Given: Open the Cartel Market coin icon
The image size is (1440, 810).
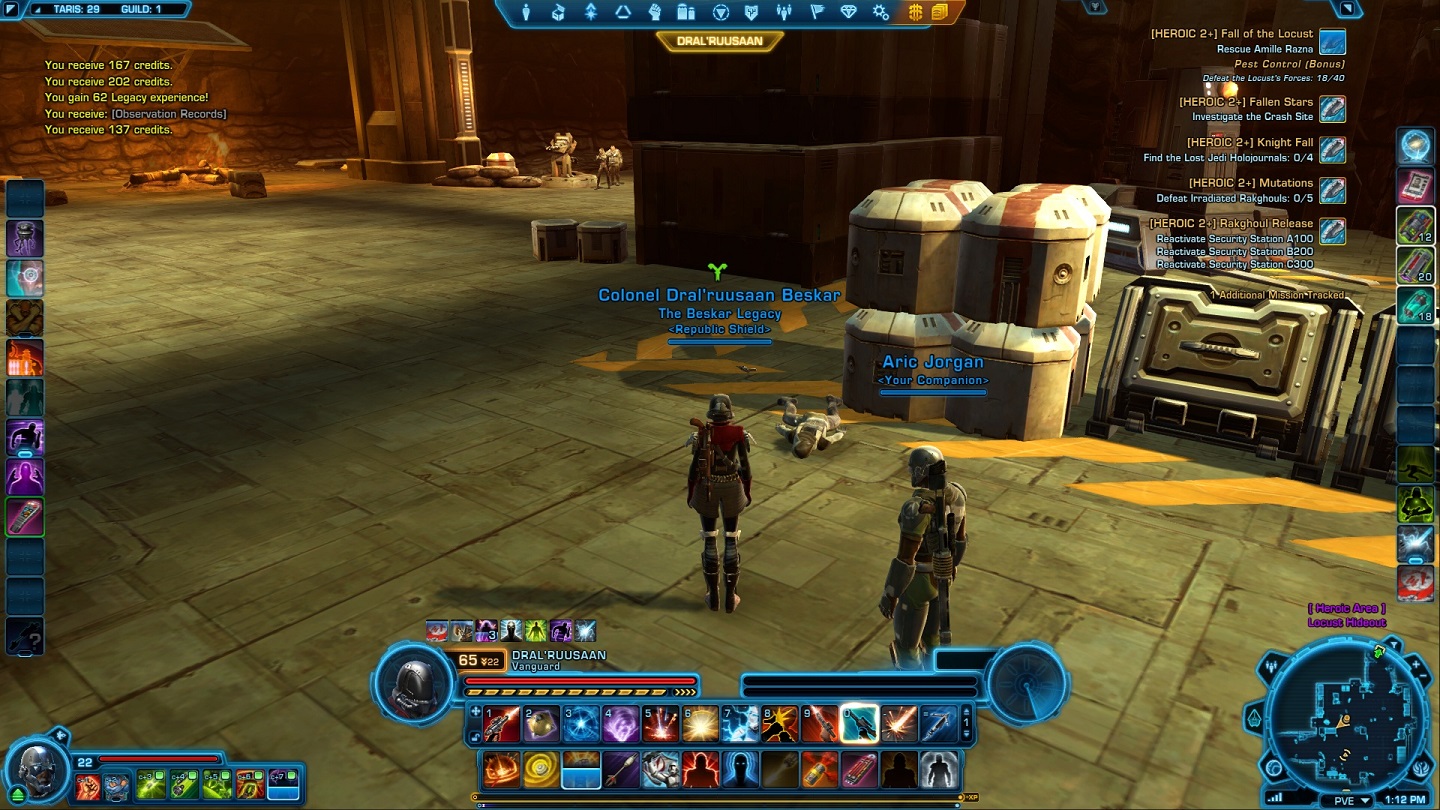Looking at the screenshot, I should pos(915,12).
